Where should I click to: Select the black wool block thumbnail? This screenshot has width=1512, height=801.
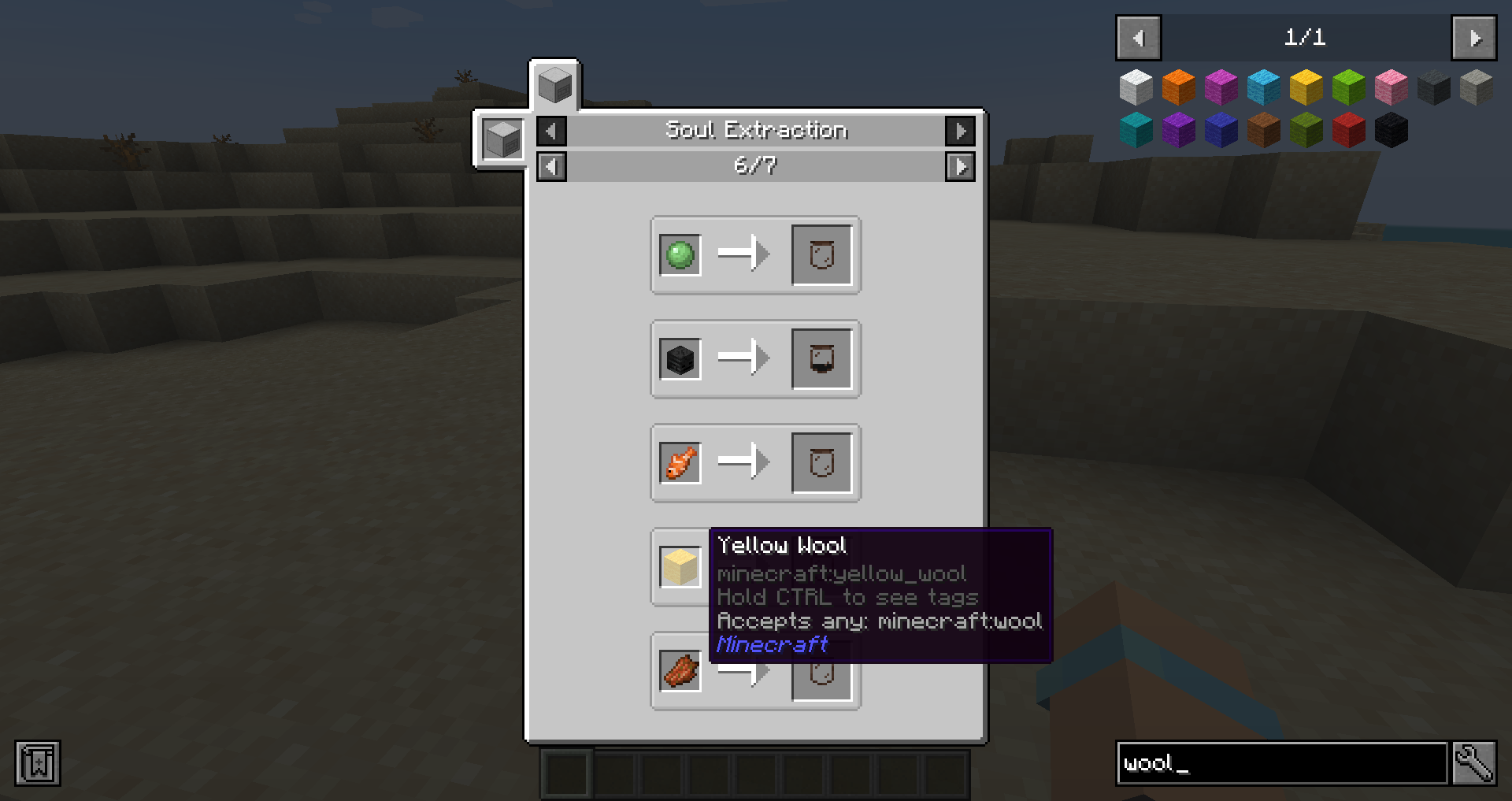tap(1391, 129)
